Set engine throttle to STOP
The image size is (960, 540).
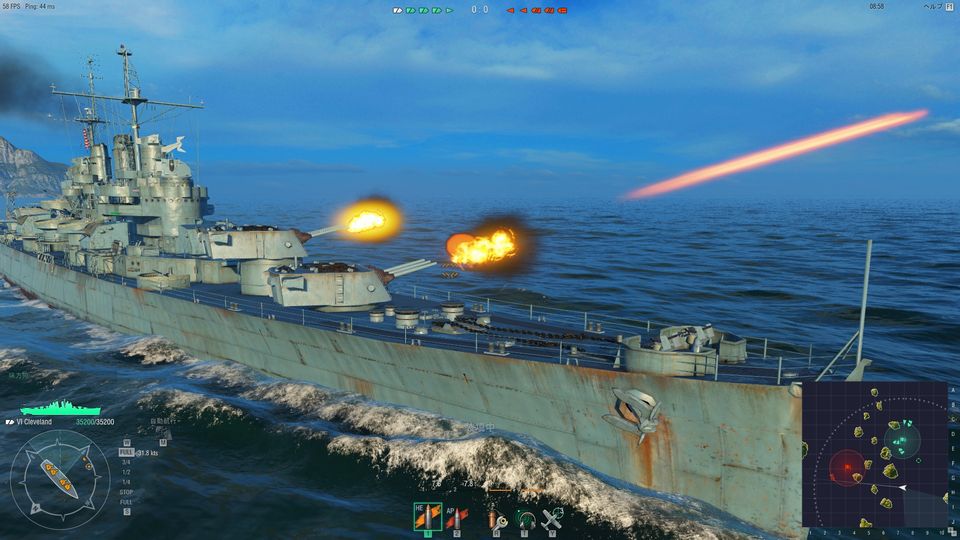click(x=126, y=492)
